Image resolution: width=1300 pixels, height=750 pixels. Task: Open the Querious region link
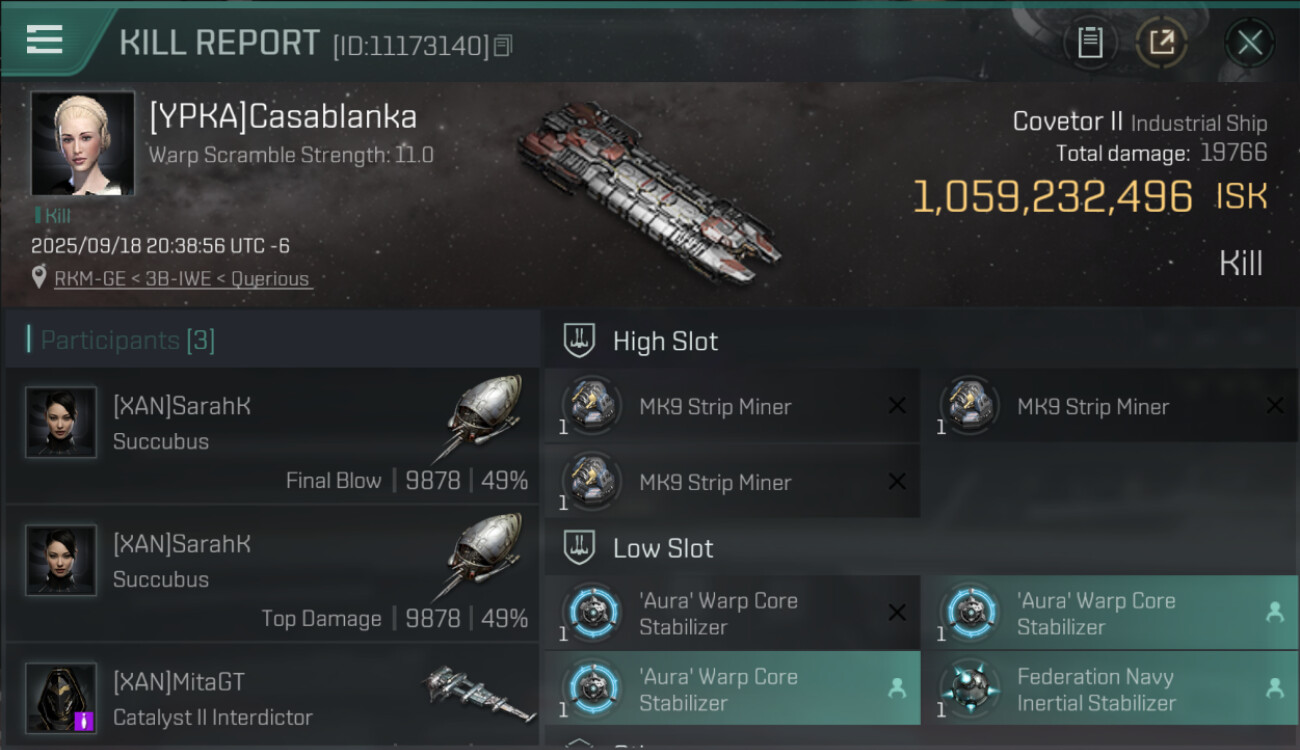click(x=270, y=279)
